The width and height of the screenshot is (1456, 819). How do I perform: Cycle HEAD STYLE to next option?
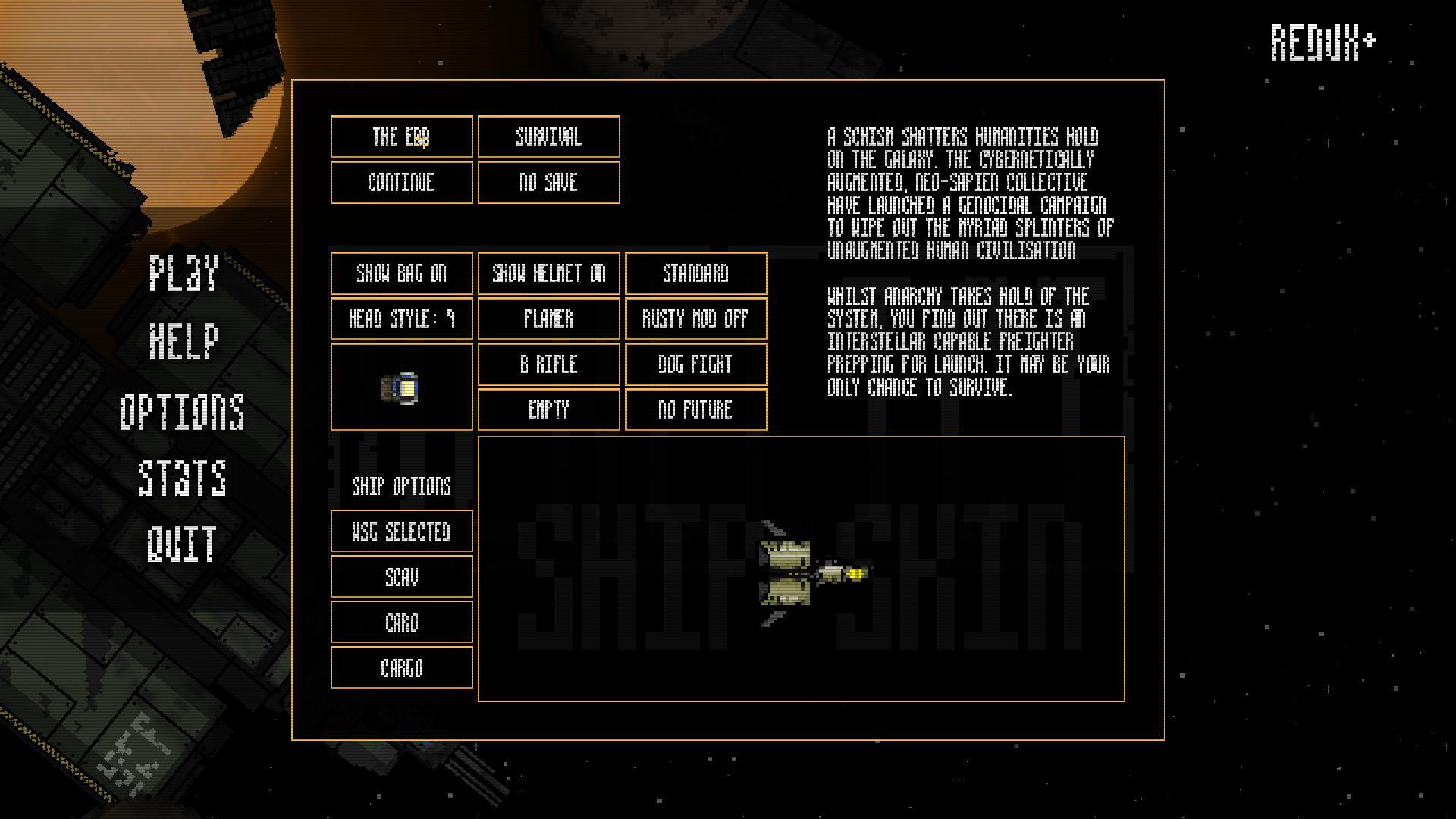402,319
